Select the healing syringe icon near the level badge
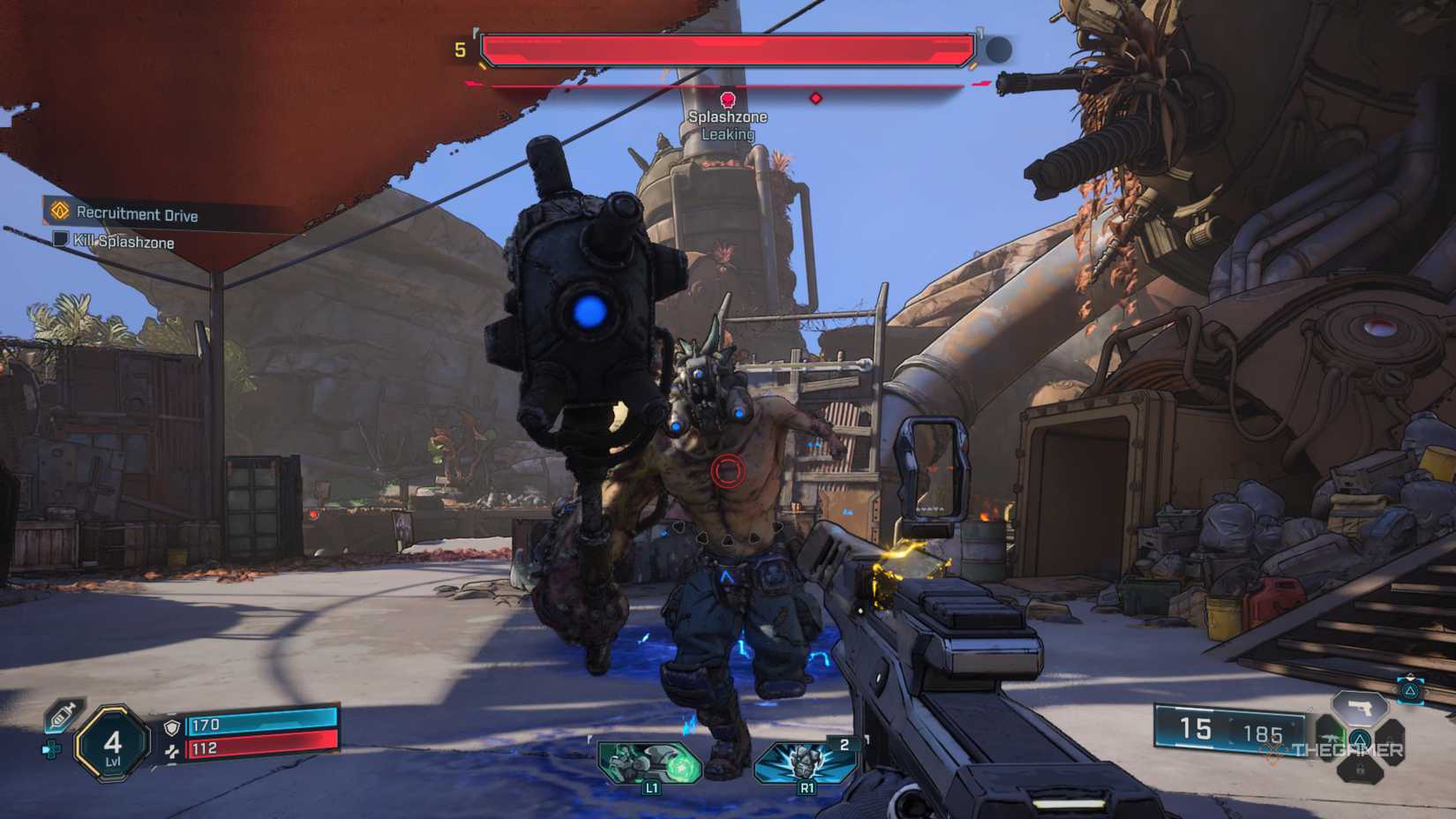 tap(59, 717)
